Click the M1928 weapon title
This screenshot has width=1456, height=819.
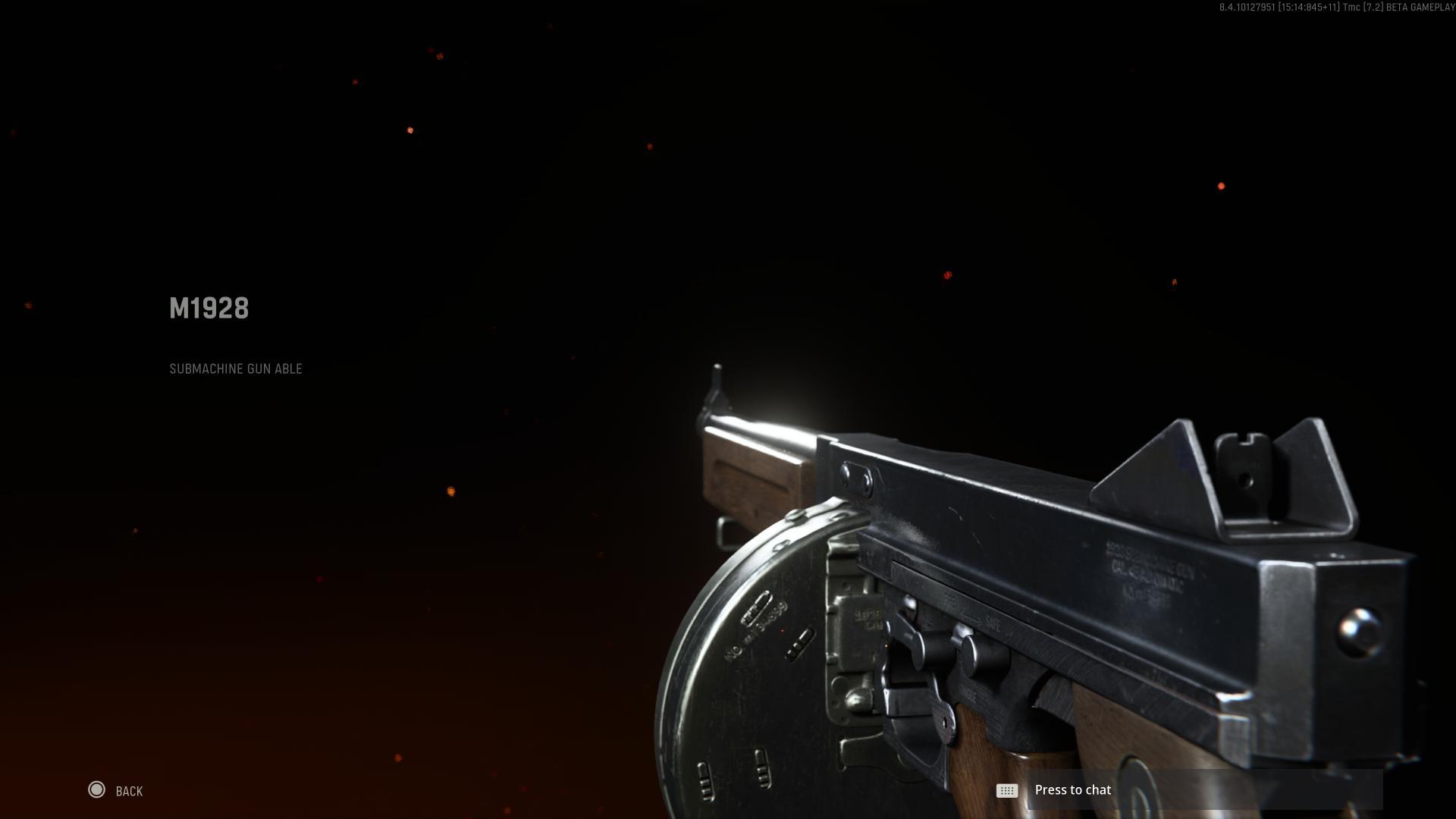(209, 309)
